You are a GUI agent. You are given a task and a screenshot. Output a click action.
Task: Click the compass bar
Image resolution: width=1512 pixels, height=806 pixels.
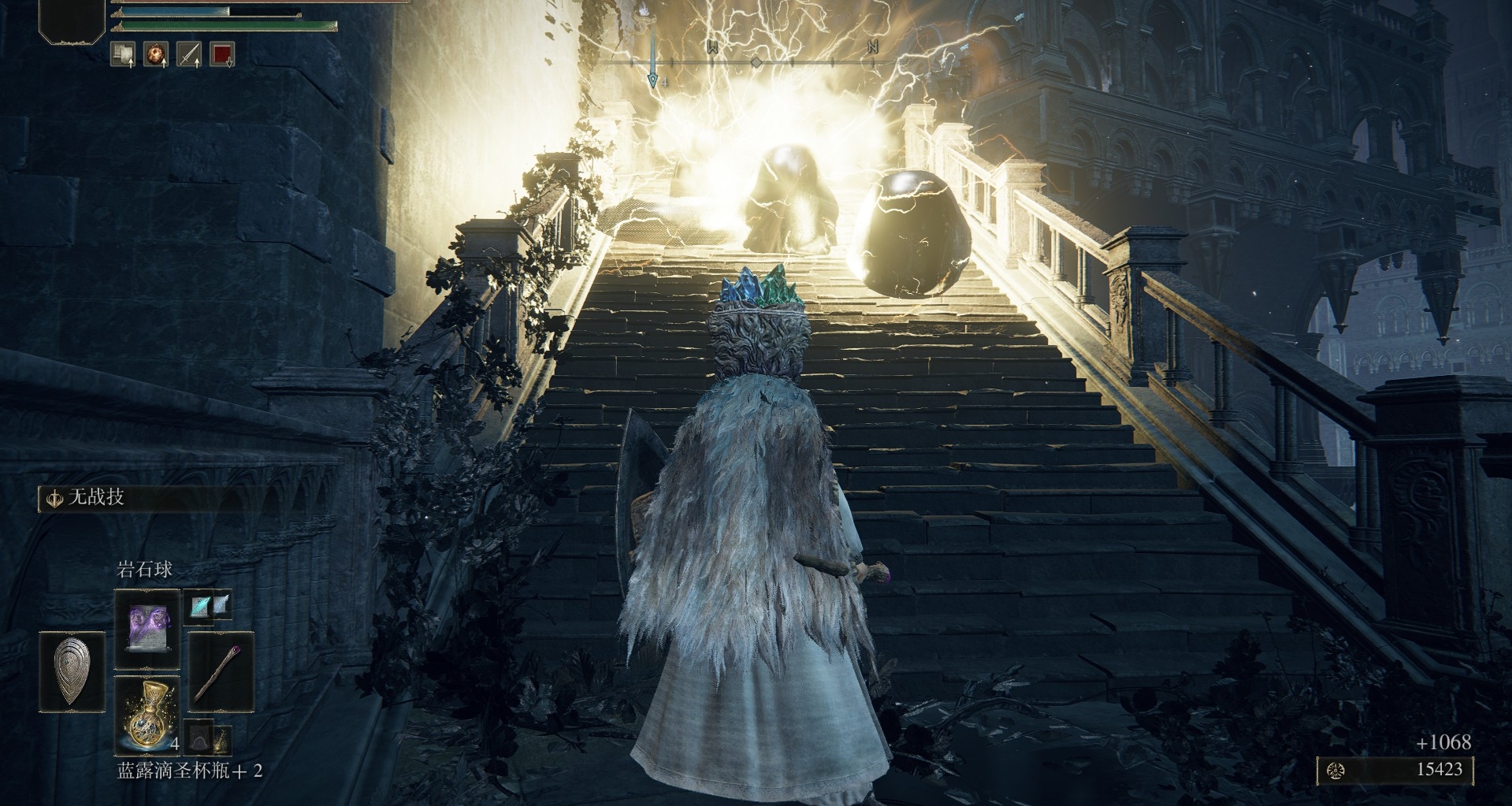click(755, 61)
